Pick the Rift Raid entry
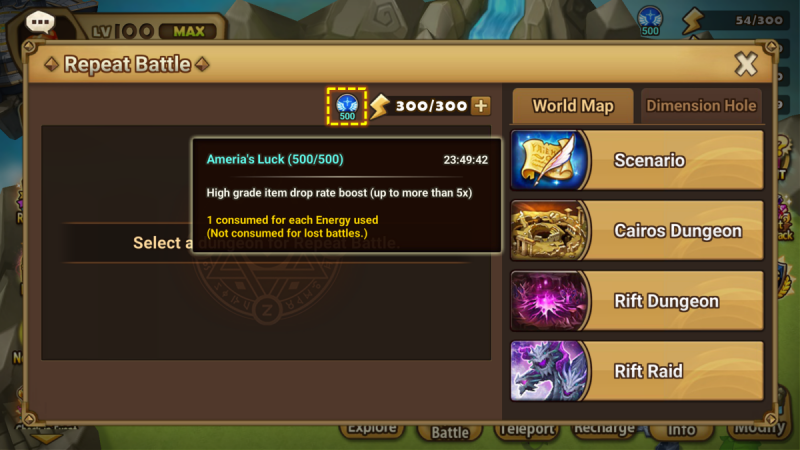Screen dimensions: 800x450 (x=637, y=371)
